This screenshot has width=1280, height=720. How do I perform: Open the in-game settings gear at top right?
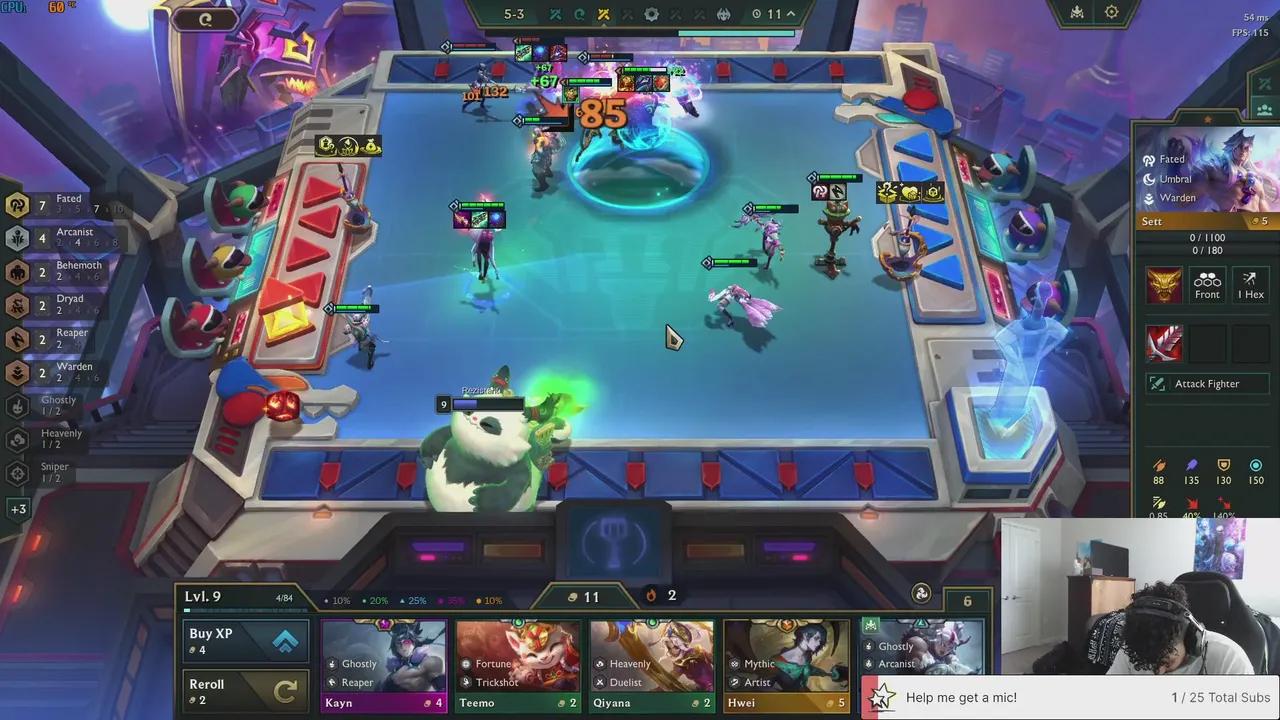tap(1112, 12)
